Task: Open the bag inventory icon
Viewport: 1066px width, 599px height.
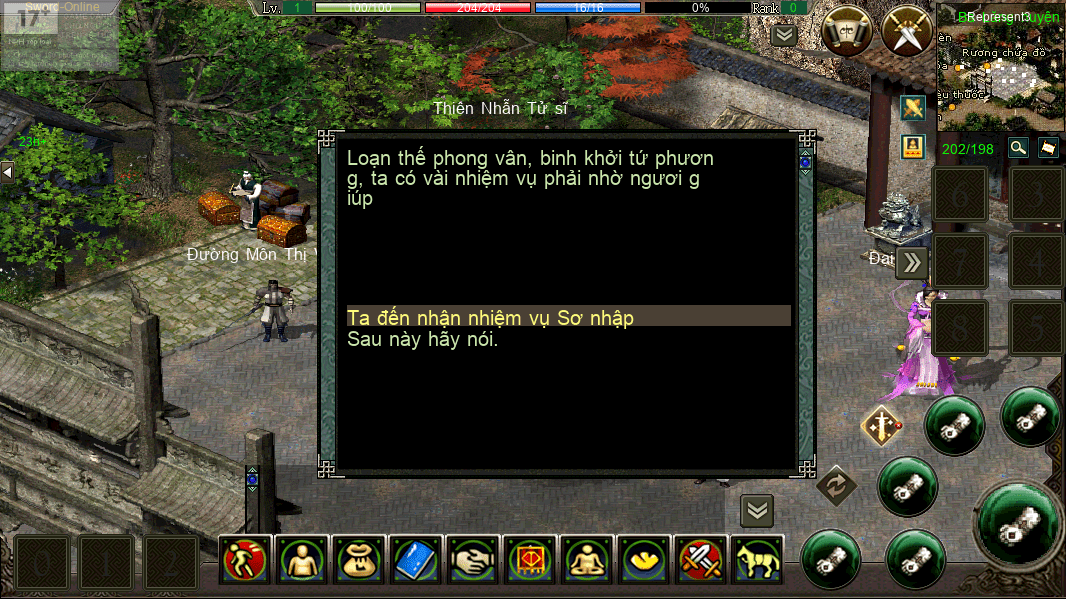Action: click(357, 559)
